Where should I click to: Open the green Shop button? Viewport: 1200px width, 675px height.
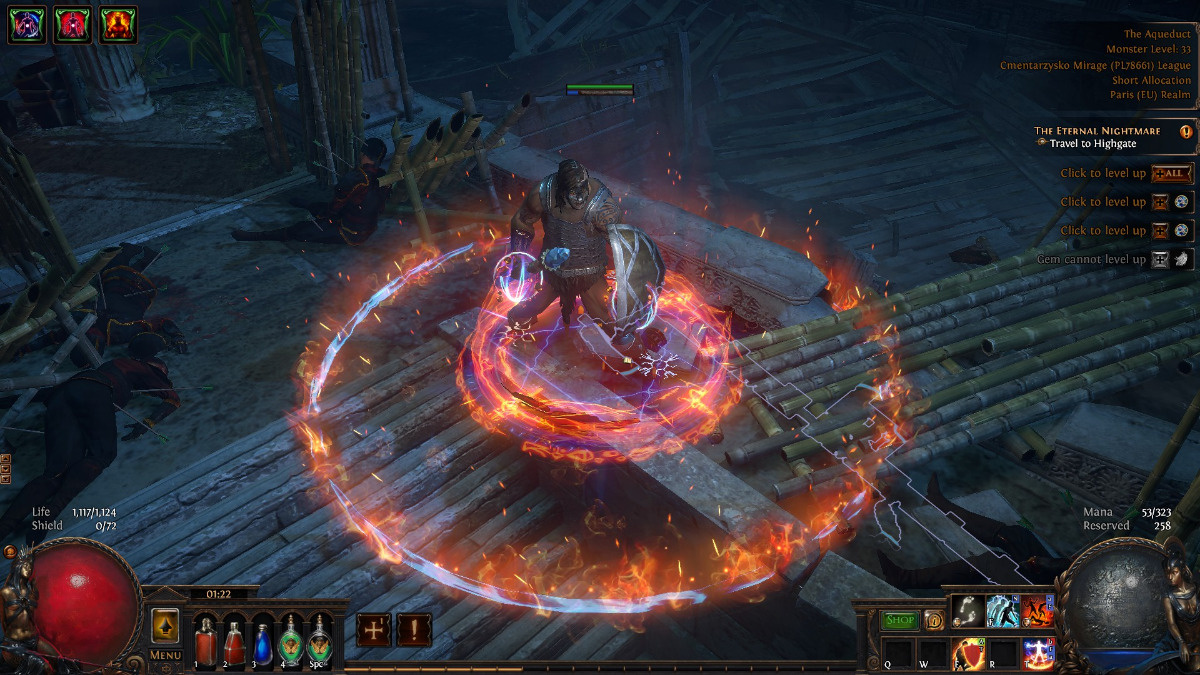pos(900,620)
